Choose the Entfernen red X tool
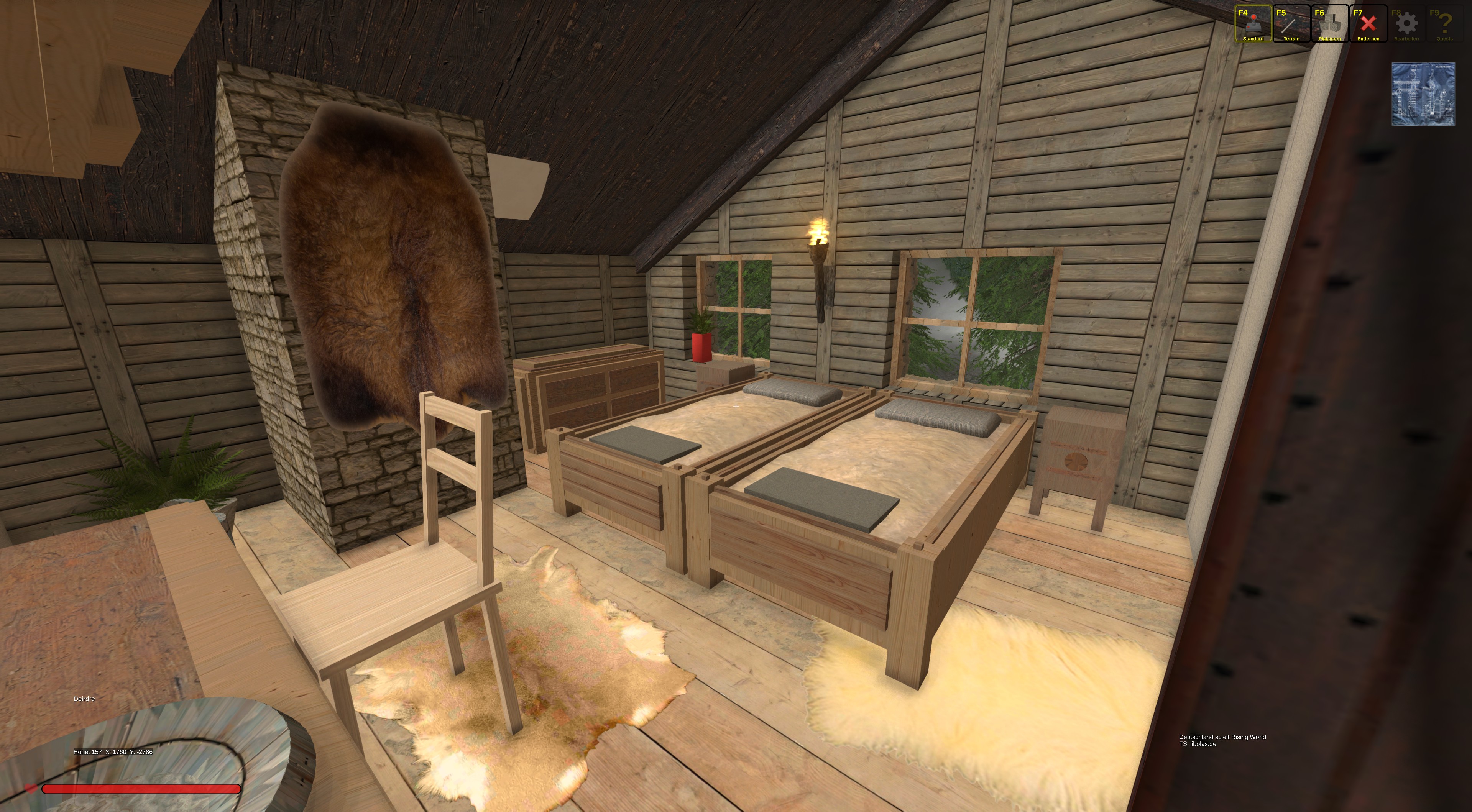 coord(1368,24)
